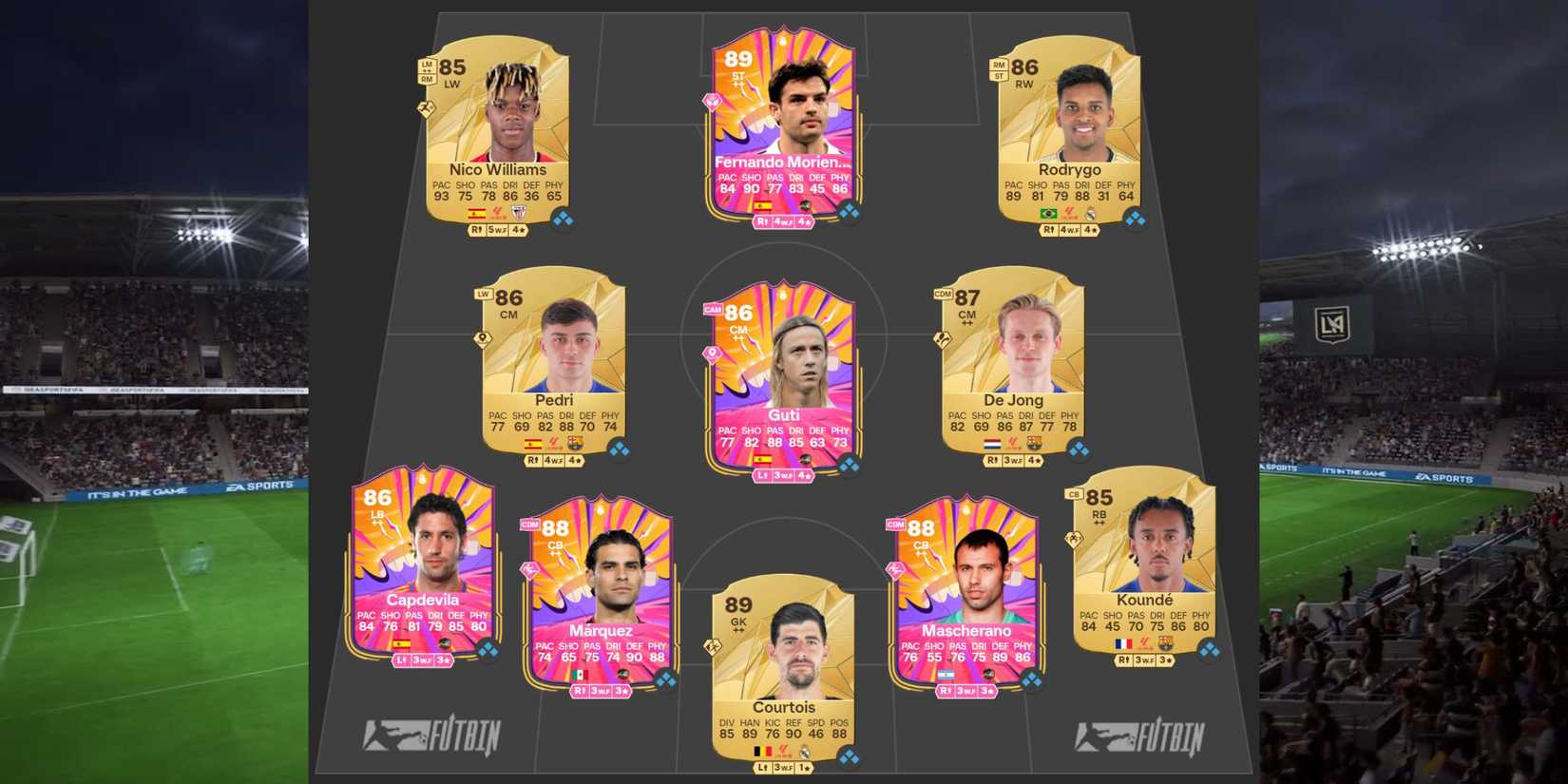Expand De Jong's CDM position option
1568x784 pixels.
(x=941, y=296)
